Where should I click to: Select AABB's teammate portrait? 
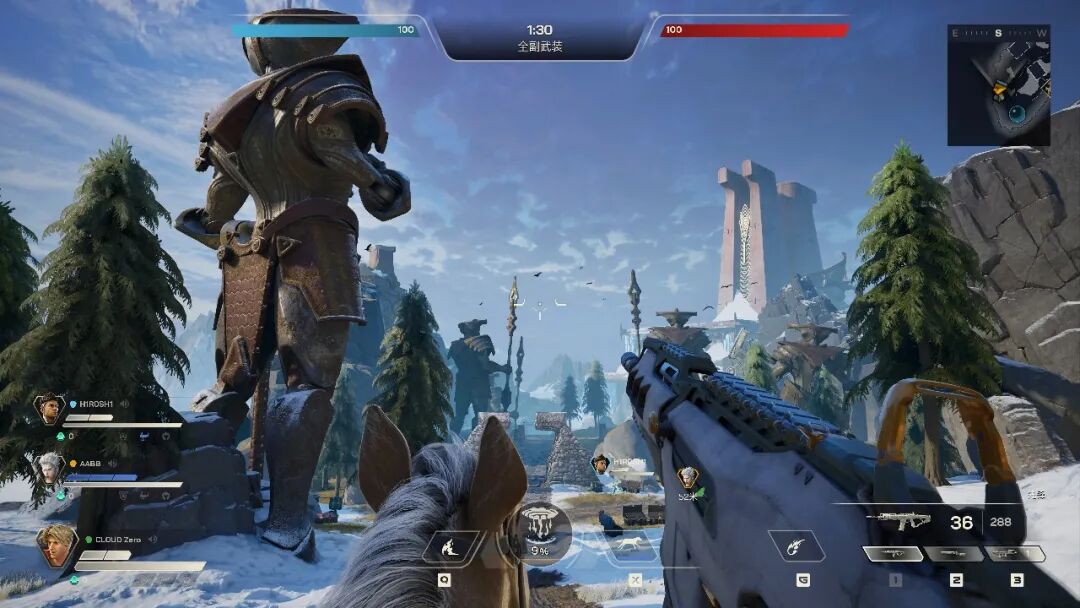tap(50, 468)
